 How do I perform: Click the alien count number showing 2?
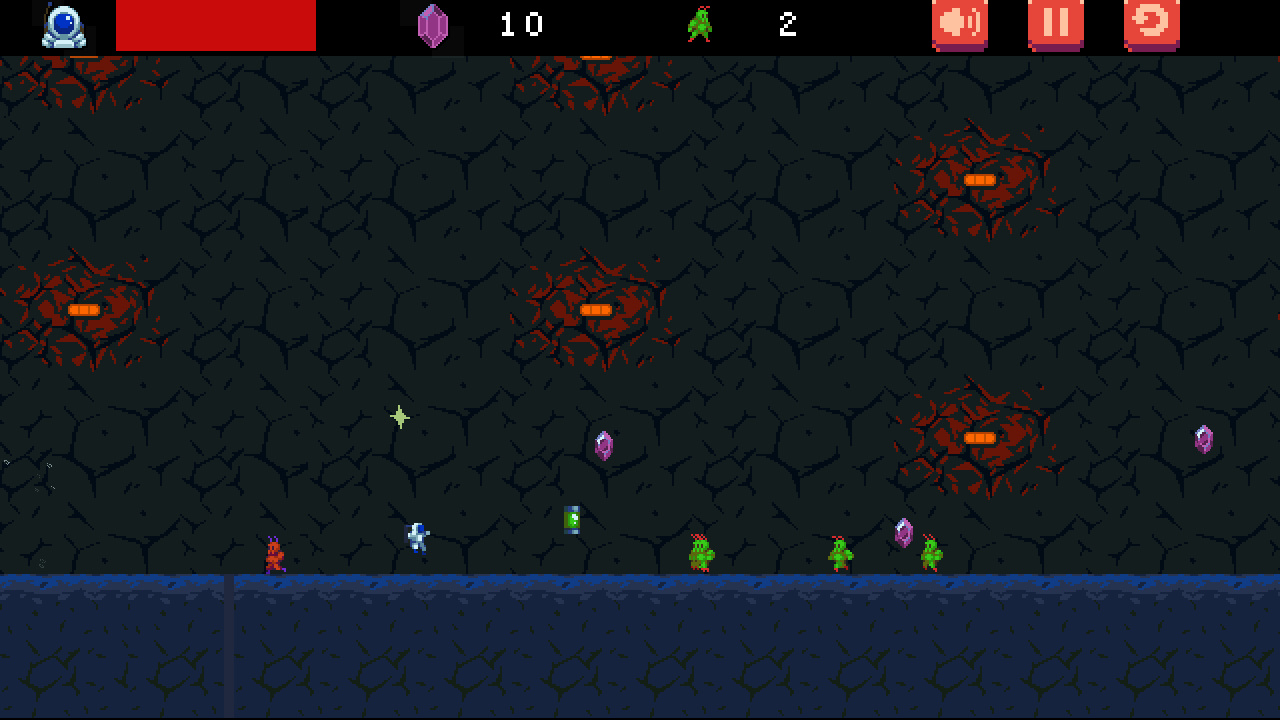[787, 24]
